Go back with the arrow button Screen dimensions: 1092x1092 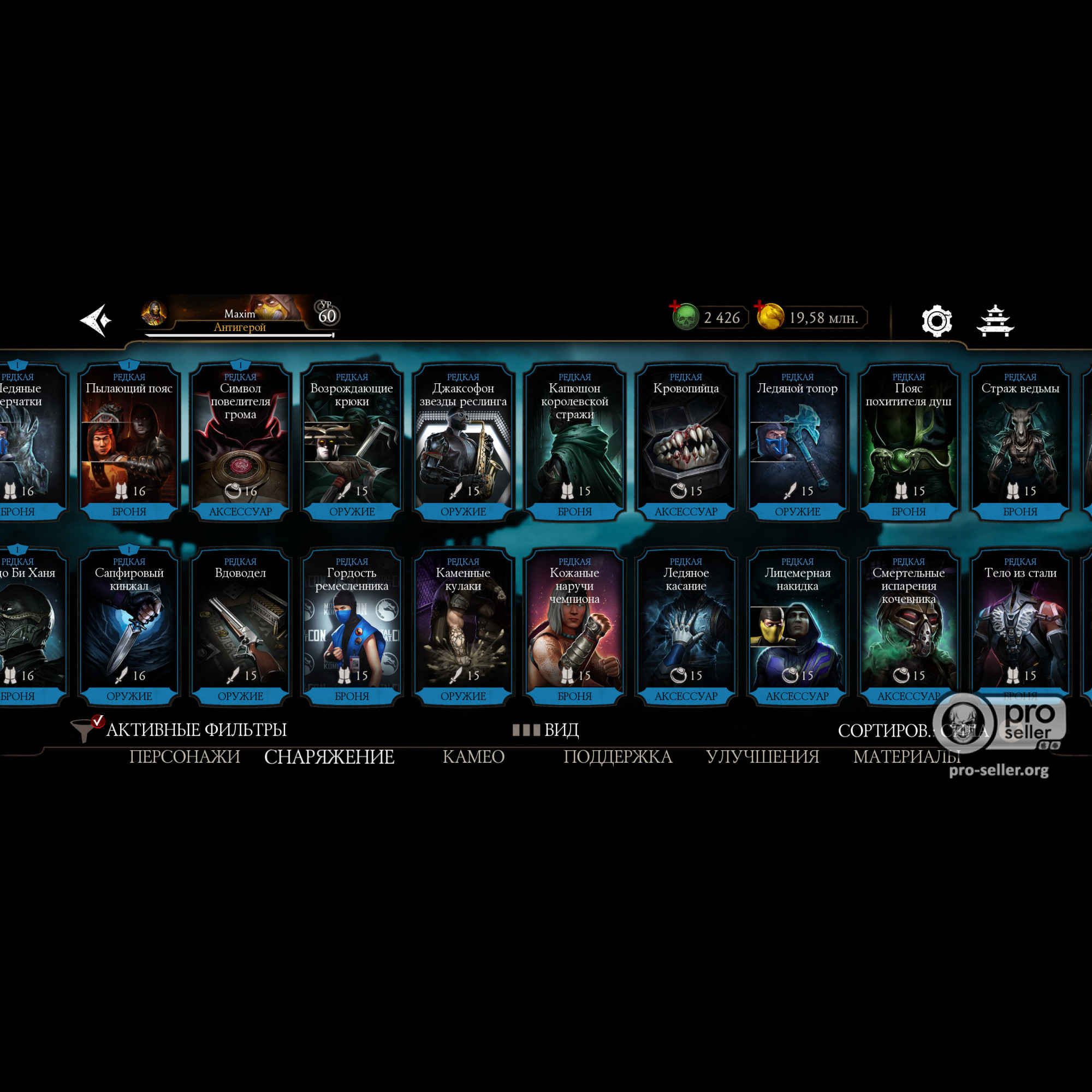coord(96,321)
